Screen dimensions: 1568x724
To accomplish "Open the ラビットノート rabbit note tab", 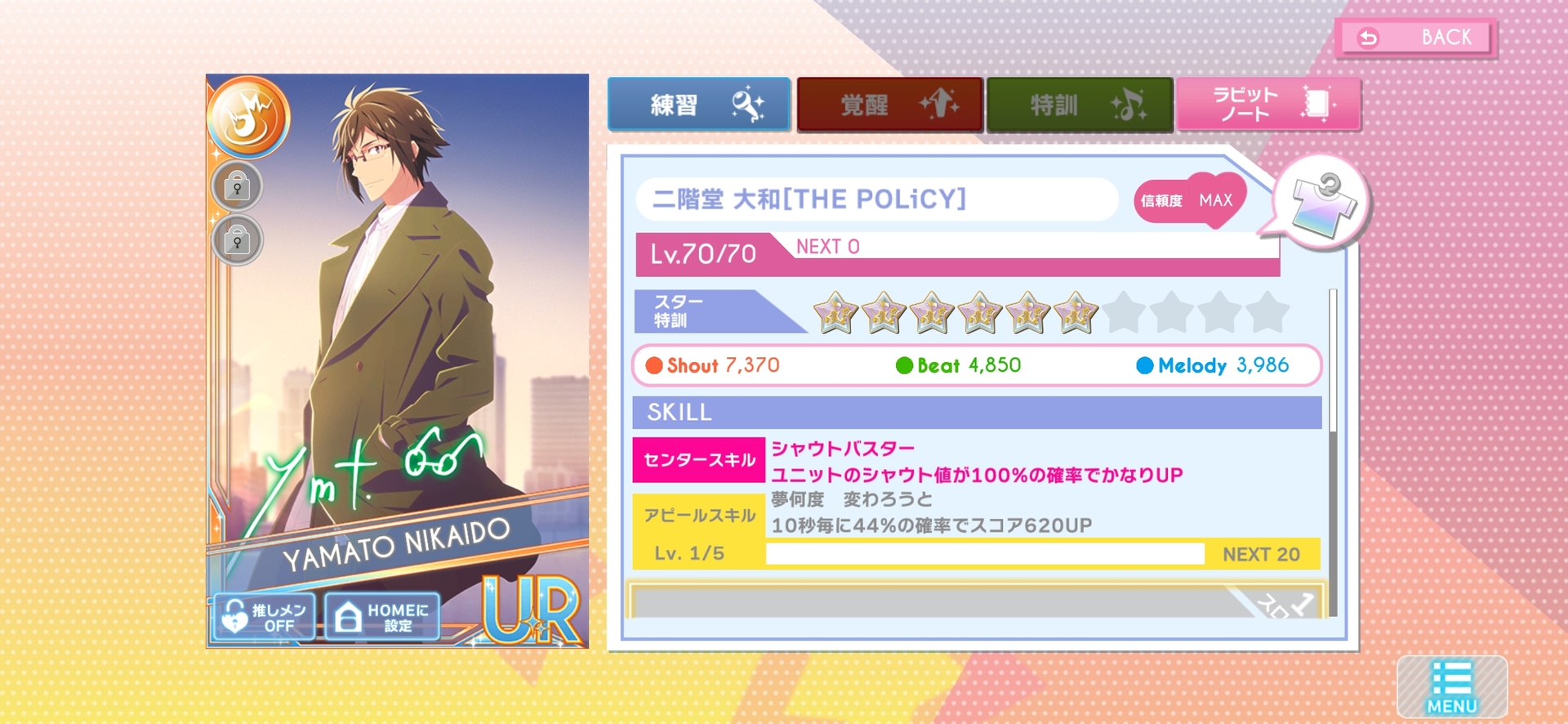I will [1268, 105].
